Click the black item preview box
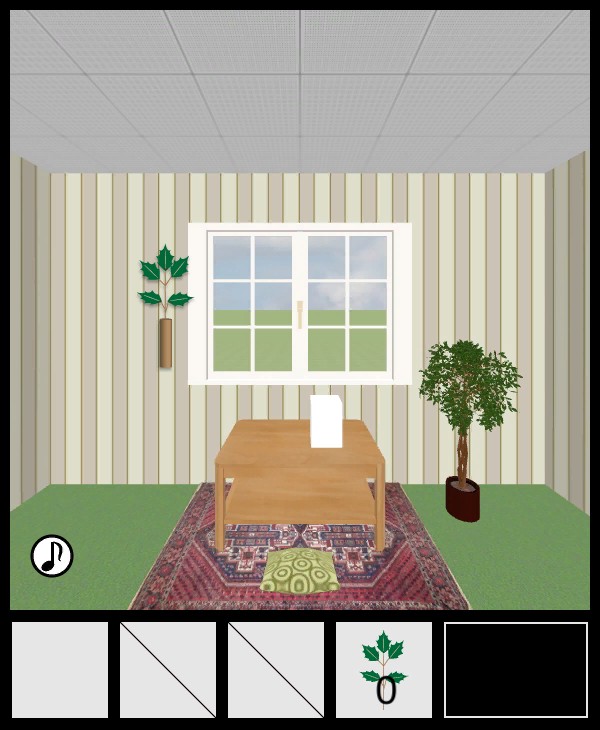The image size is (600, 730). coord(516,669)
